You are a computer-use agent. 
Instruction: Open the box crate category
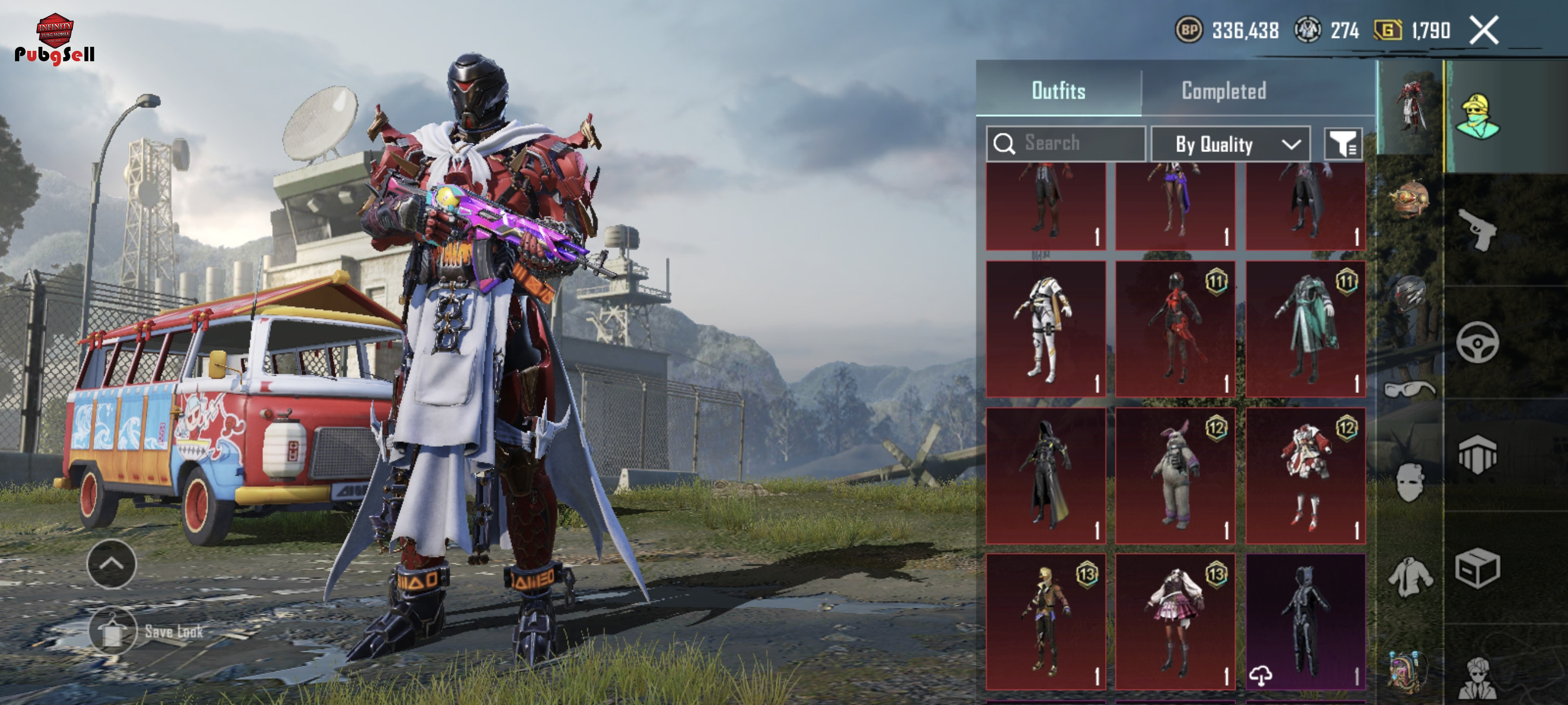tap(1478, 568)
